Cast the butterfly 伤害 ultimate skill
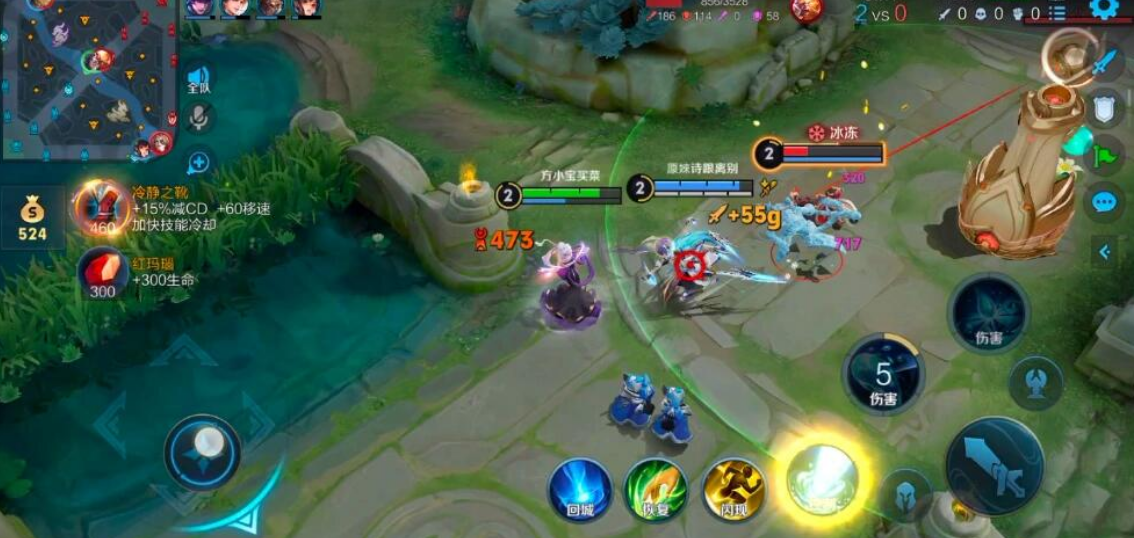 [x=988, y=312]
